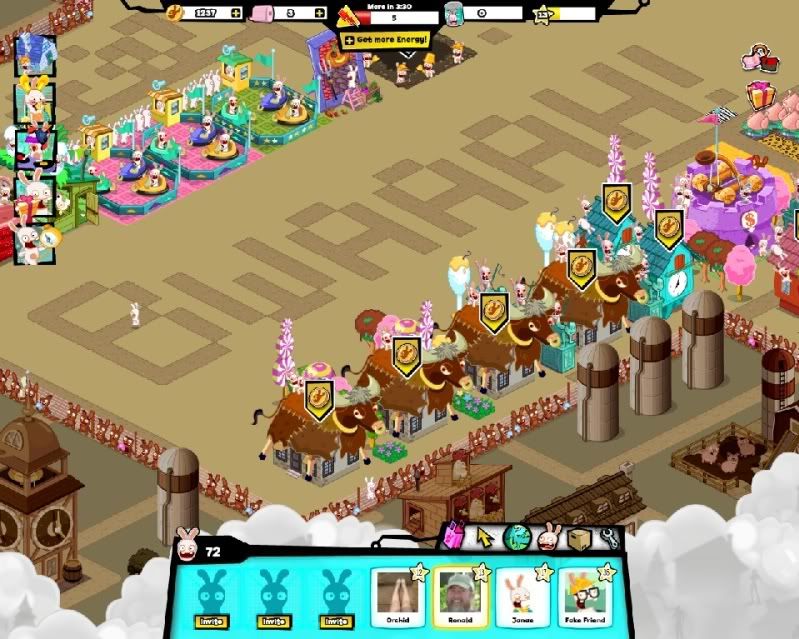Open the Rabbid with stopwatch quest

(30, 242)
